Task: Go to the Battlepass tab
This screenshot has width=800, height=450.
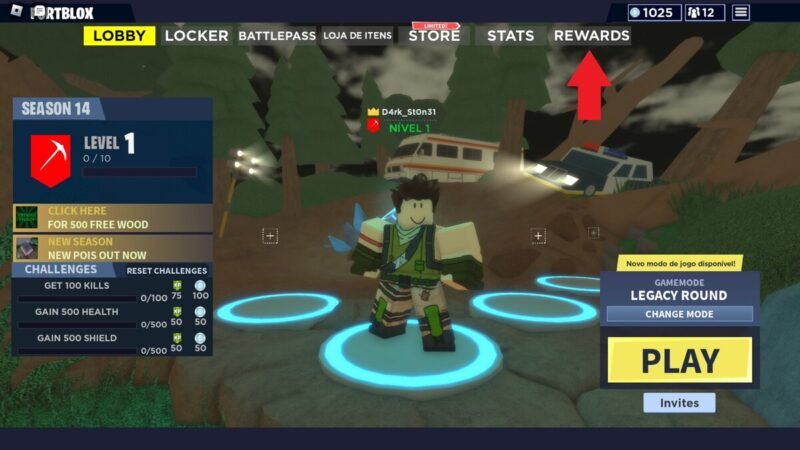Action: tap(276, 36)
